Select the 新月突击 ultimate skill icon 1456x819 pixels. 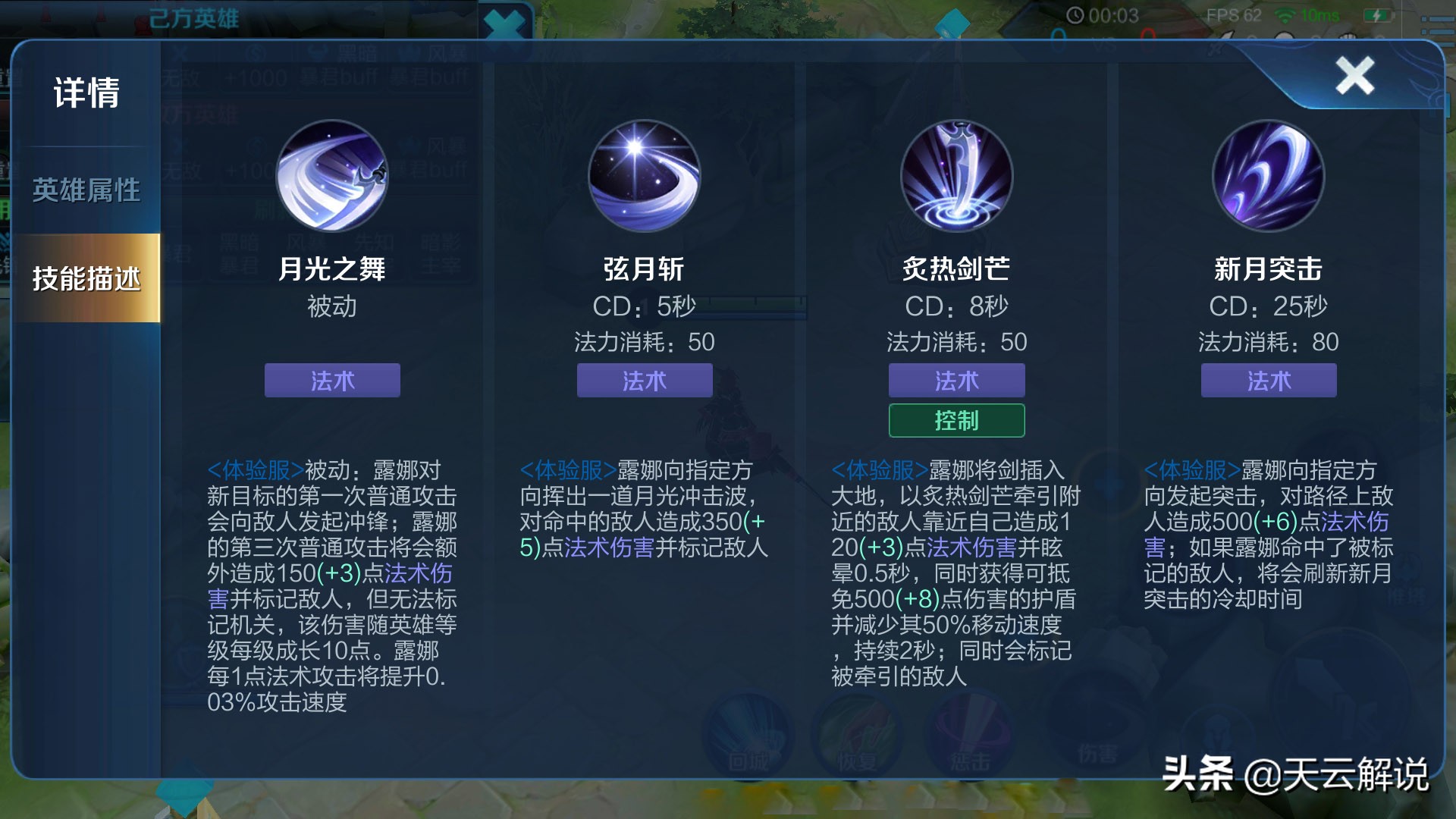tap(1269, 176)
